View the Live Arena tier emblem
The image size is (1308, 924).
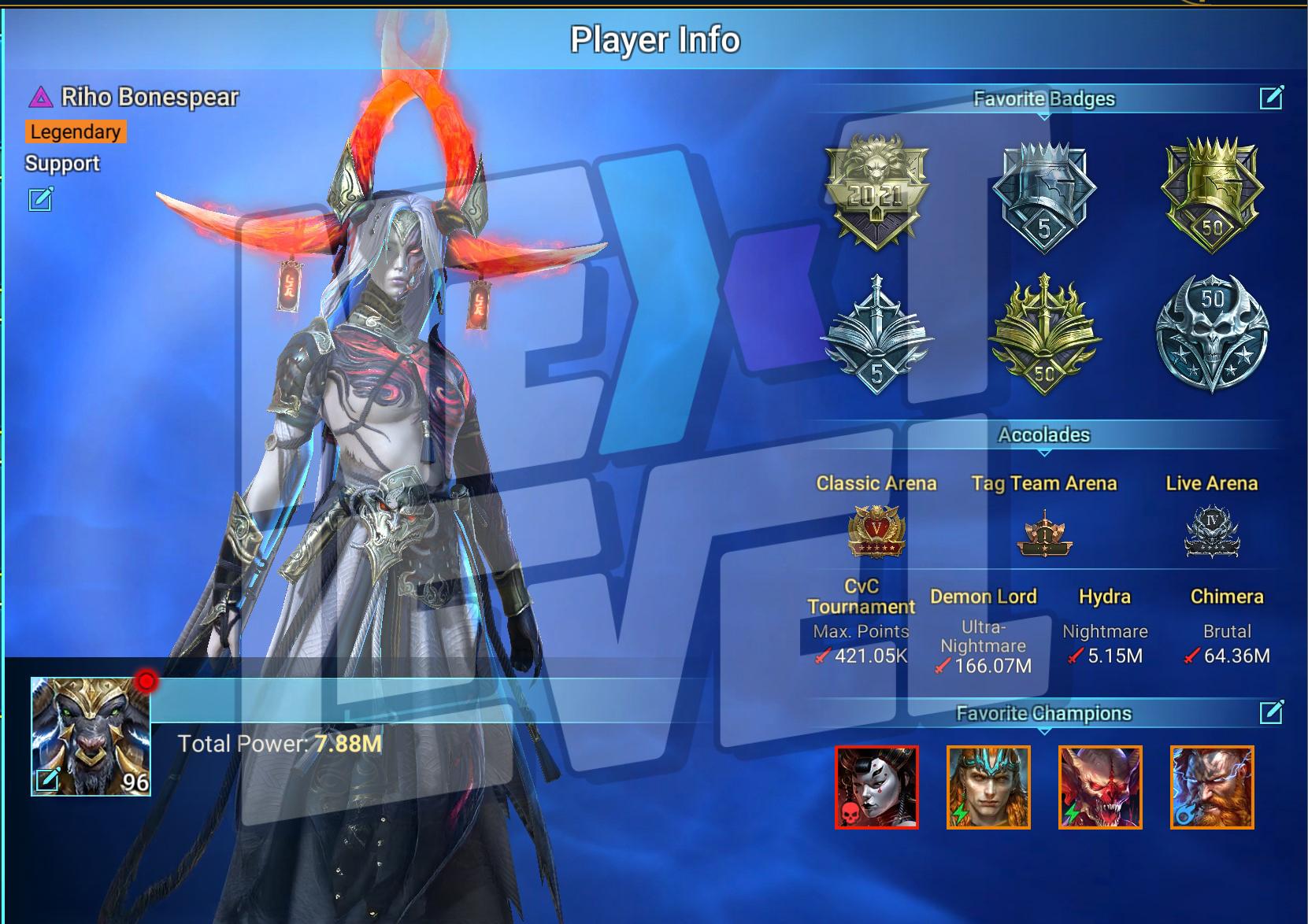tap(1211, 531)
